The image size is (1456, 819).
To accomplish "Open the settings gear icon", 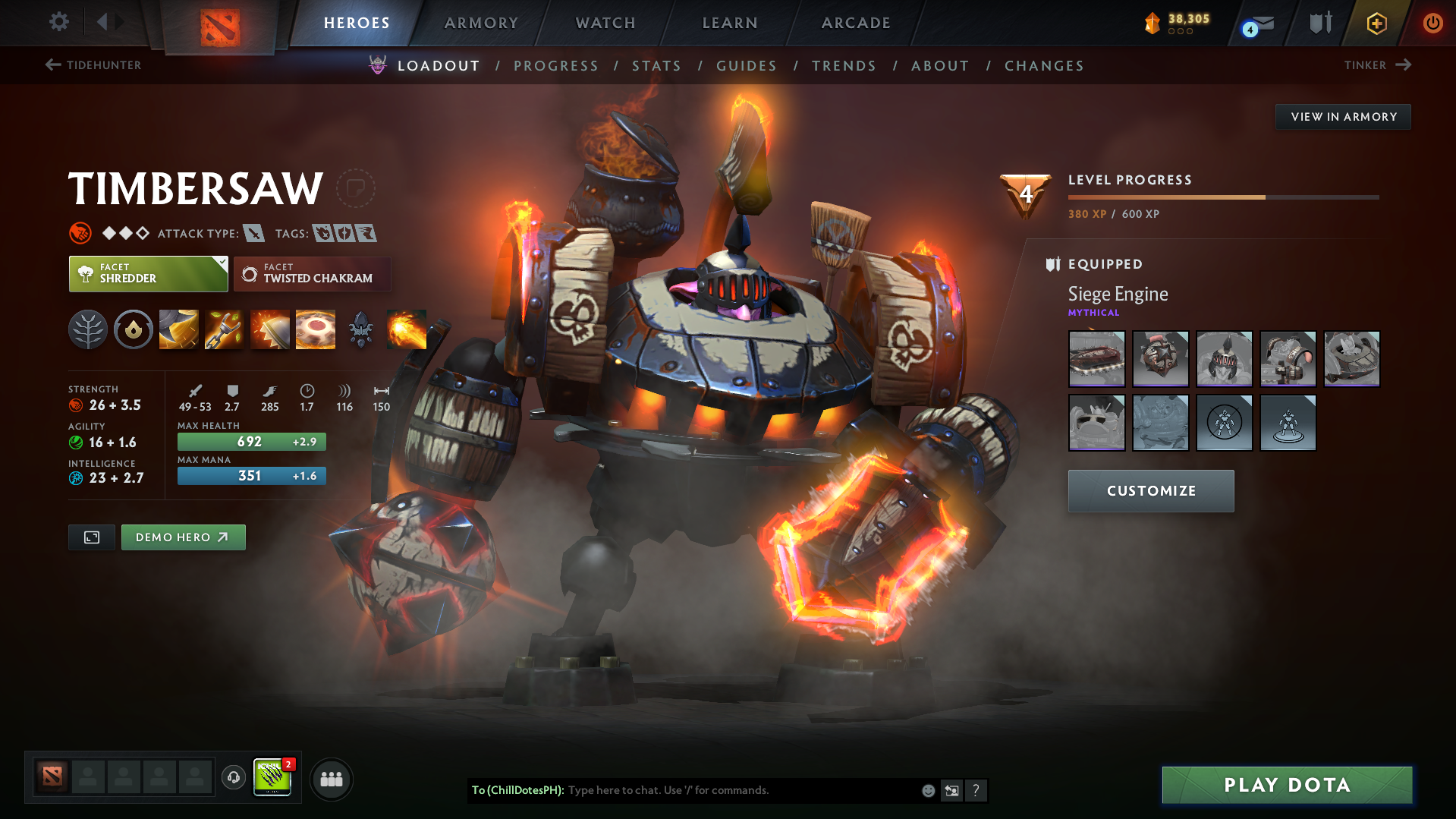I will pyautogui.click(x=58, y=22).
